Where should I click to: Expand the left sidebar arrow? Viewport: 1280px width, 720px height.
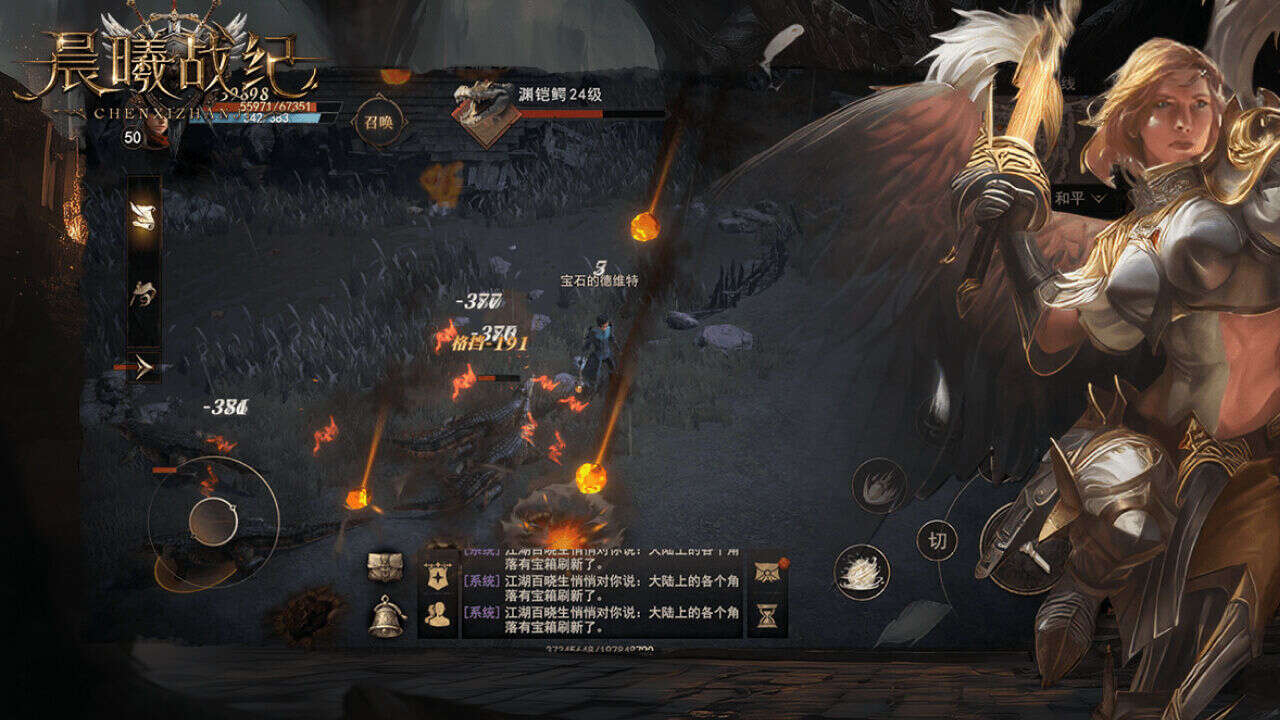point(145,368)
